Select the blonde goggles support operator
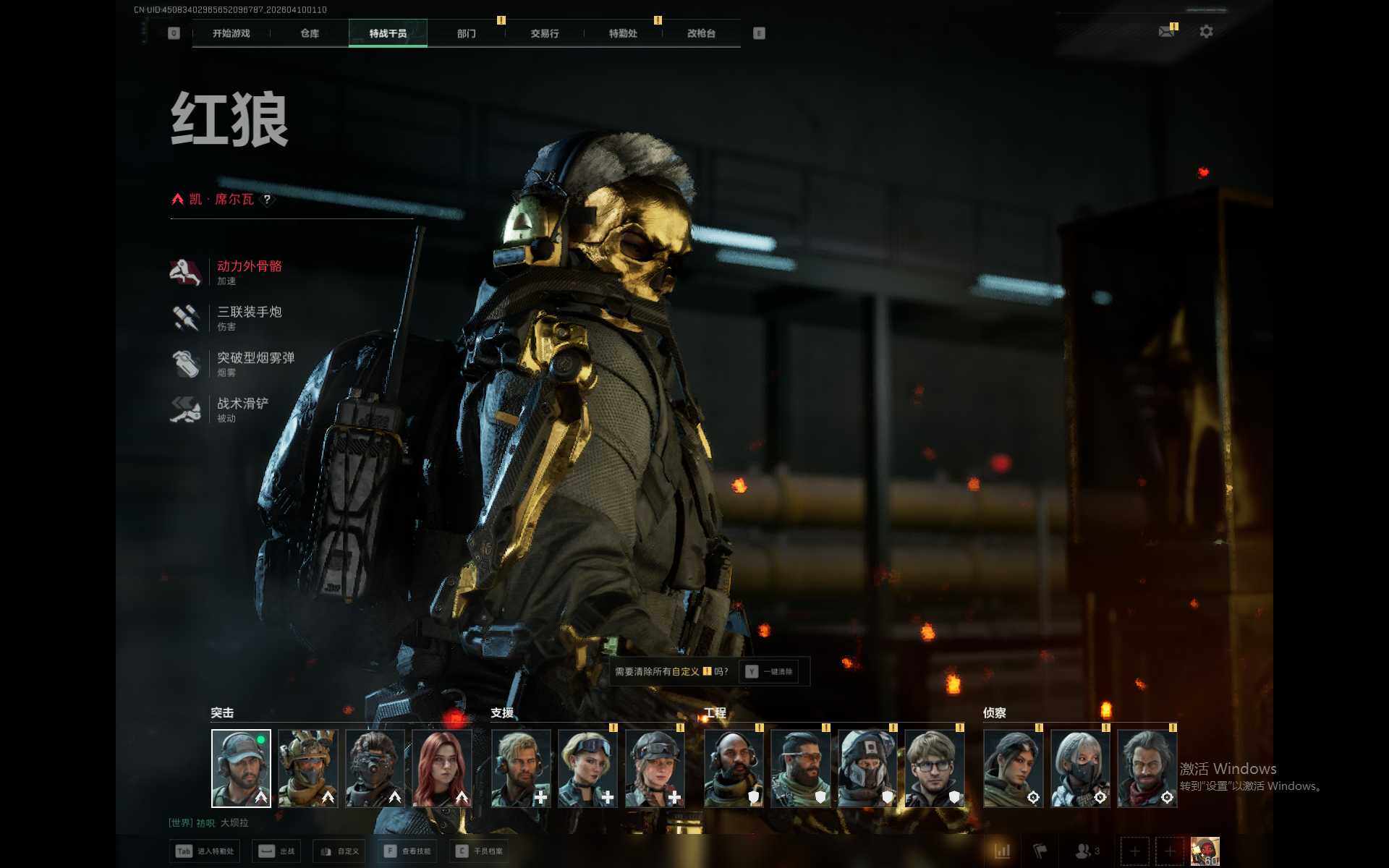Image resolution: width=1389 pixels, height=868 pixels. pyautogui.click(x=587, y=768)
